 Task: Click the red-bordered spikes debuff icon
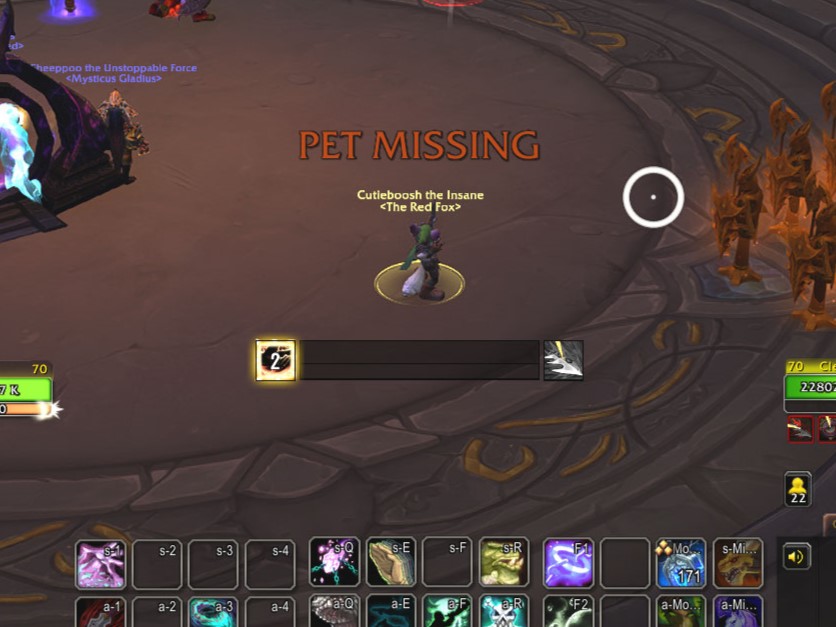pyautogui.click(x=801, y=429)
